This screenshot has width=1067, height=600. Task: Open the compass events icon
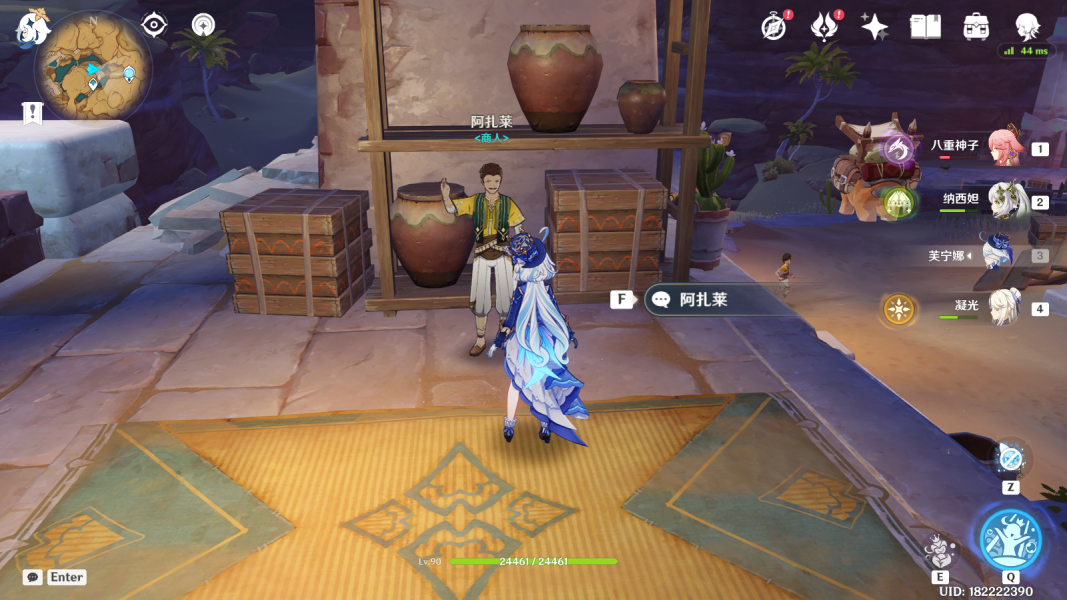click(x=773, y=27)
